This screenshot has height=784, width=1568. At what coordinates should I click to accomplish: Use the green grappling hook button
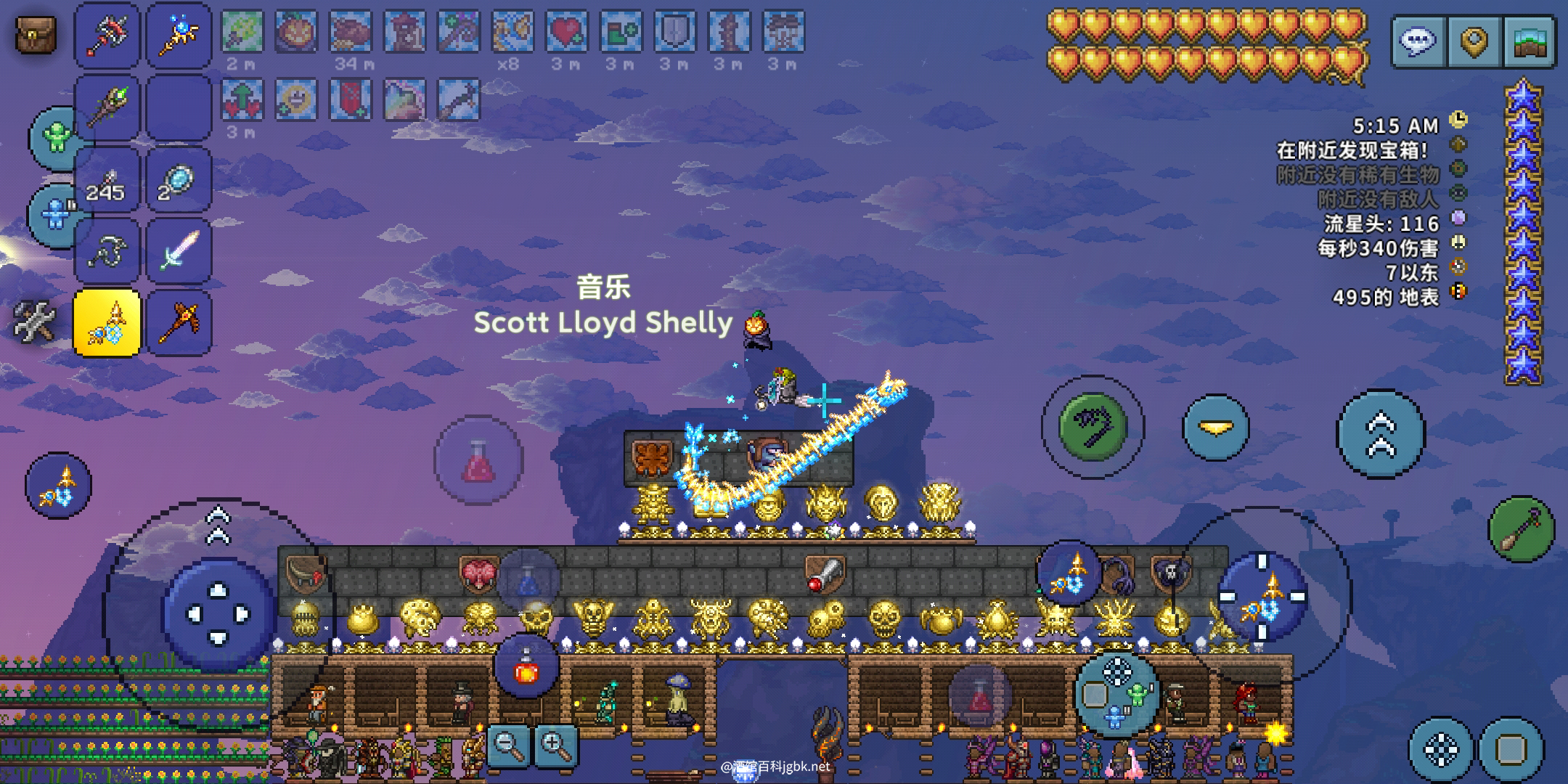(1093, 426)
